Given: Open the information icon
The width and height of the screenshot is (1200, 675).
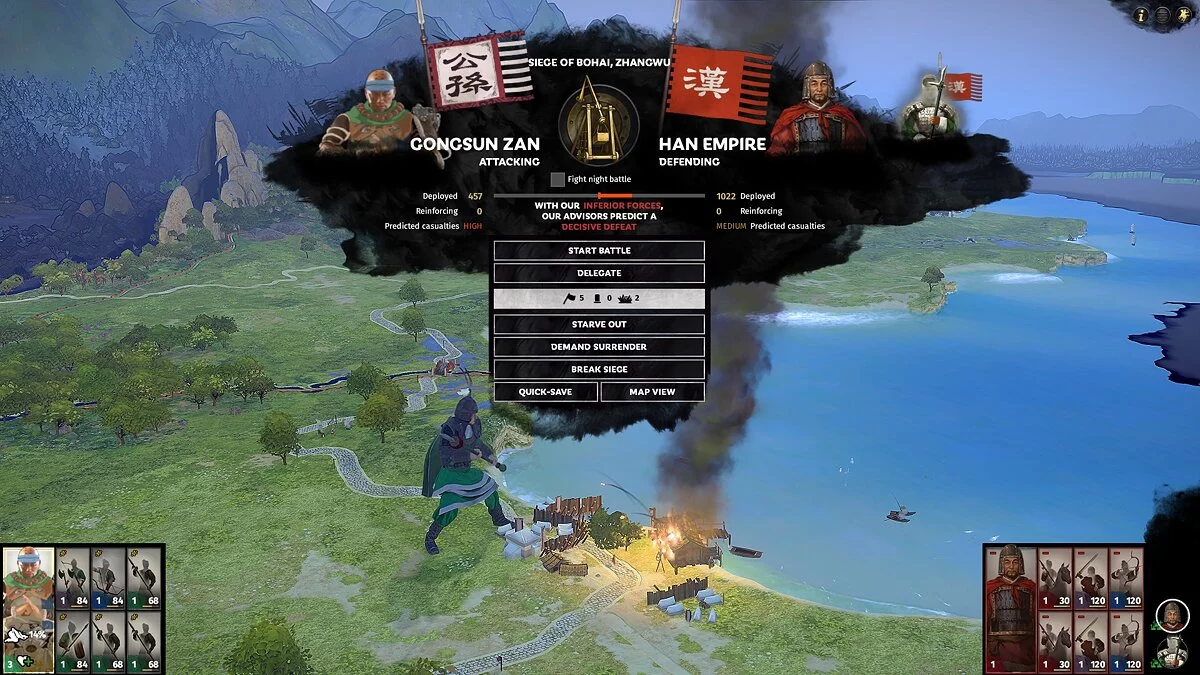Looking at the screenshot, I should 1142,15.
